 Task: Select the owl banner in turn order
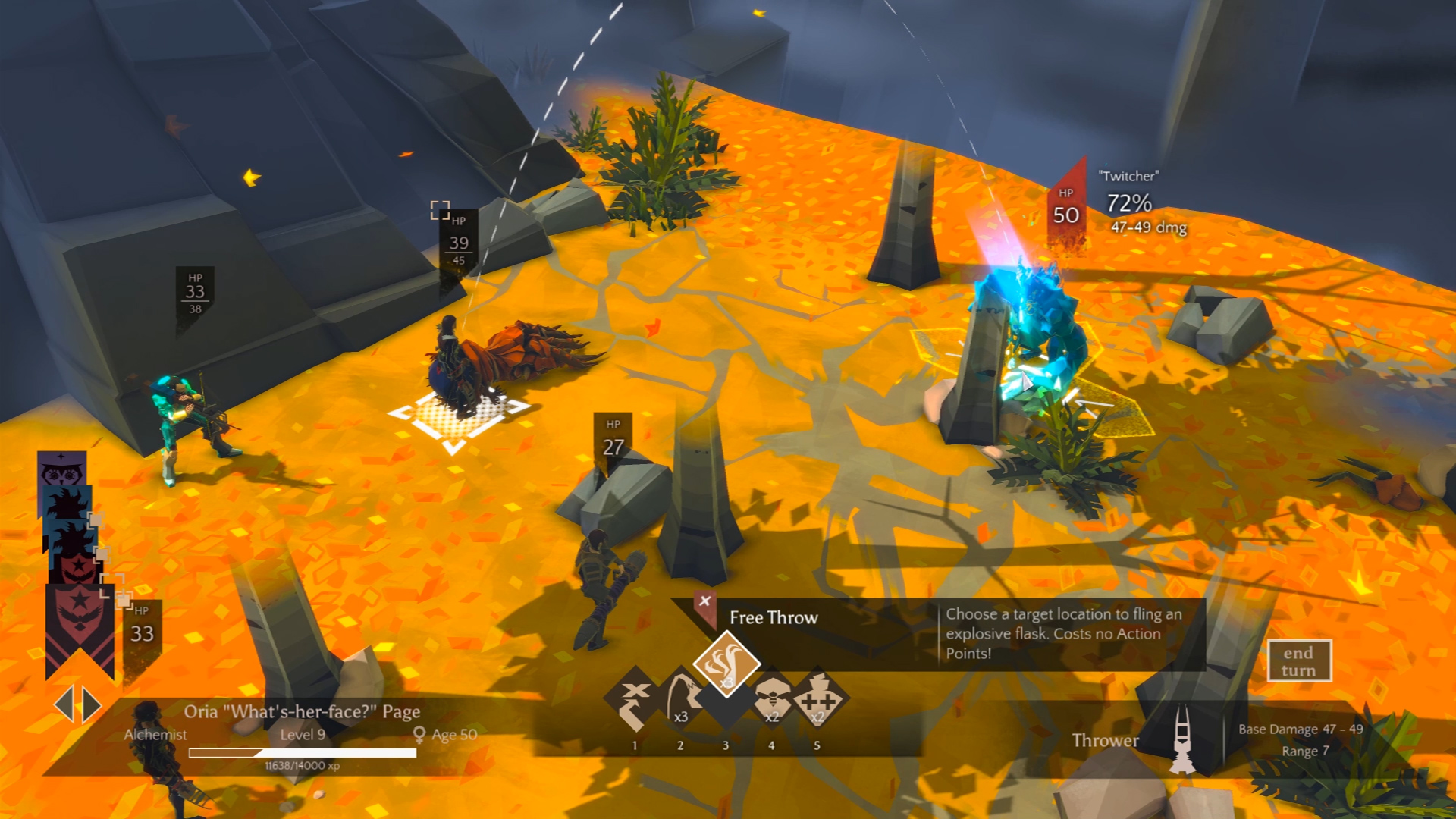click(x=61, y=470)
